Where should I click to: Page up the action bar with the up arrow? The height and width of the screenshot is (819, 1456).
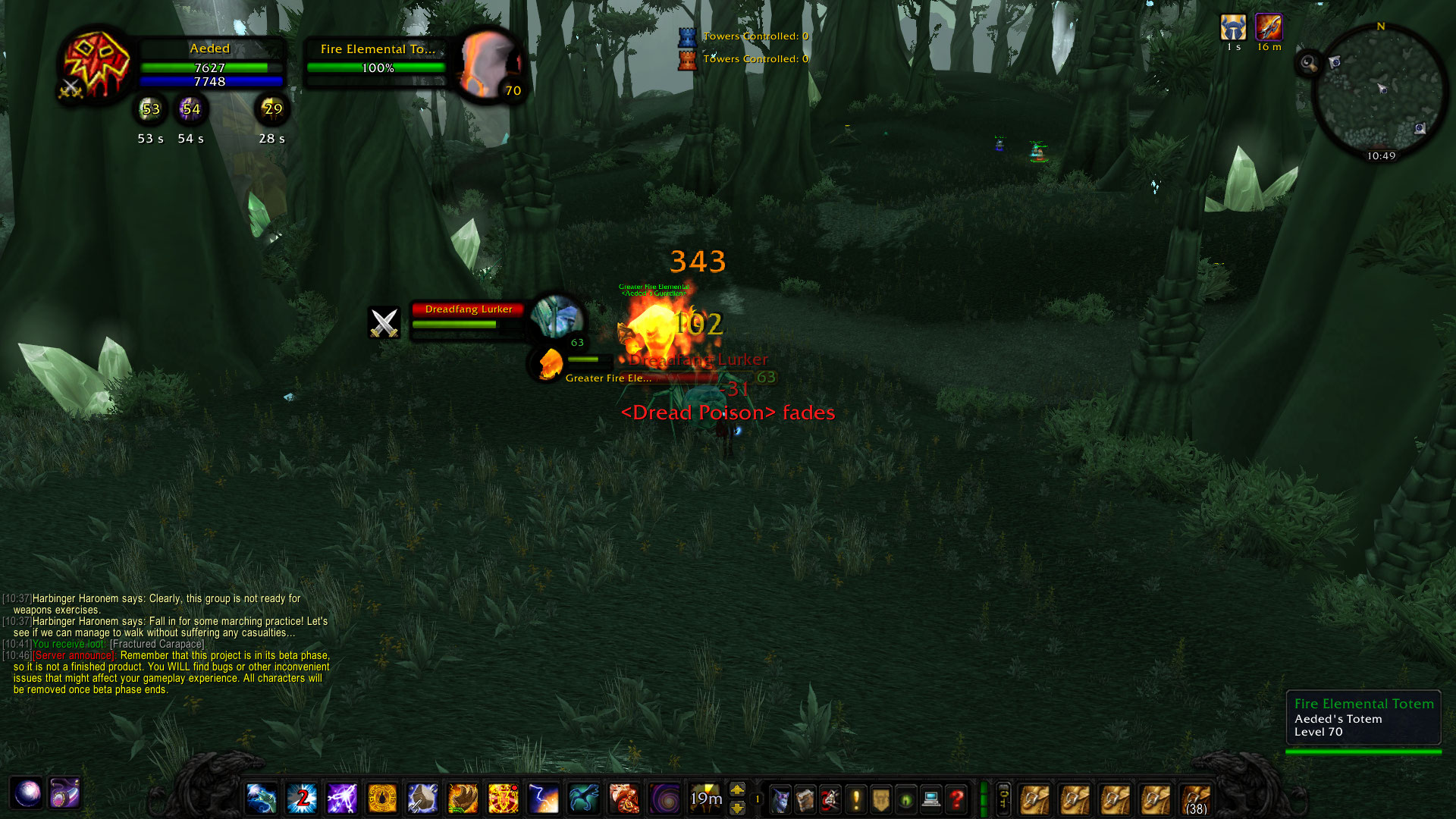737,790
